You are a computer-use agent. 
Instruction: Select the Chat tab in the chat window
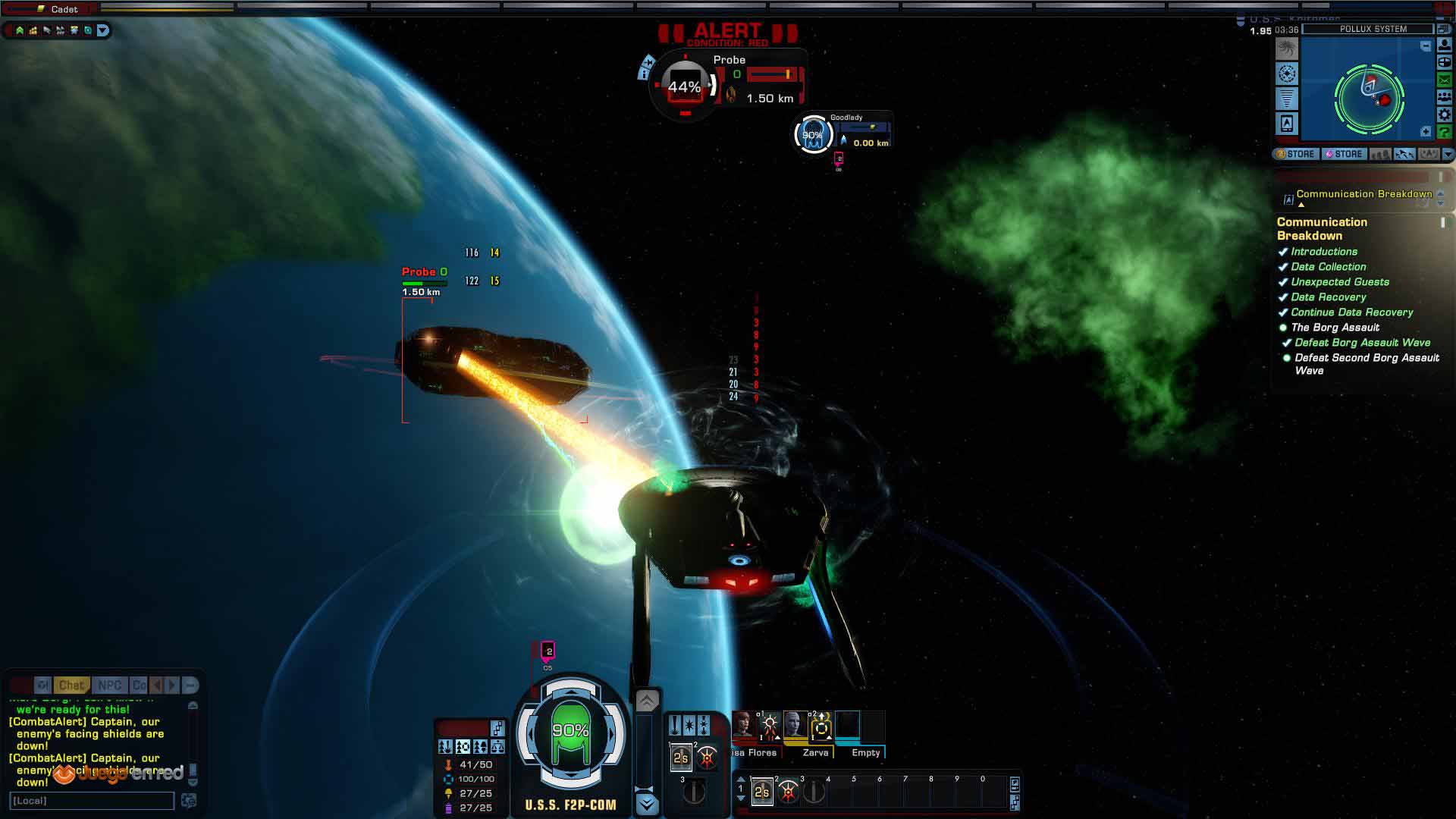[71, 686]
